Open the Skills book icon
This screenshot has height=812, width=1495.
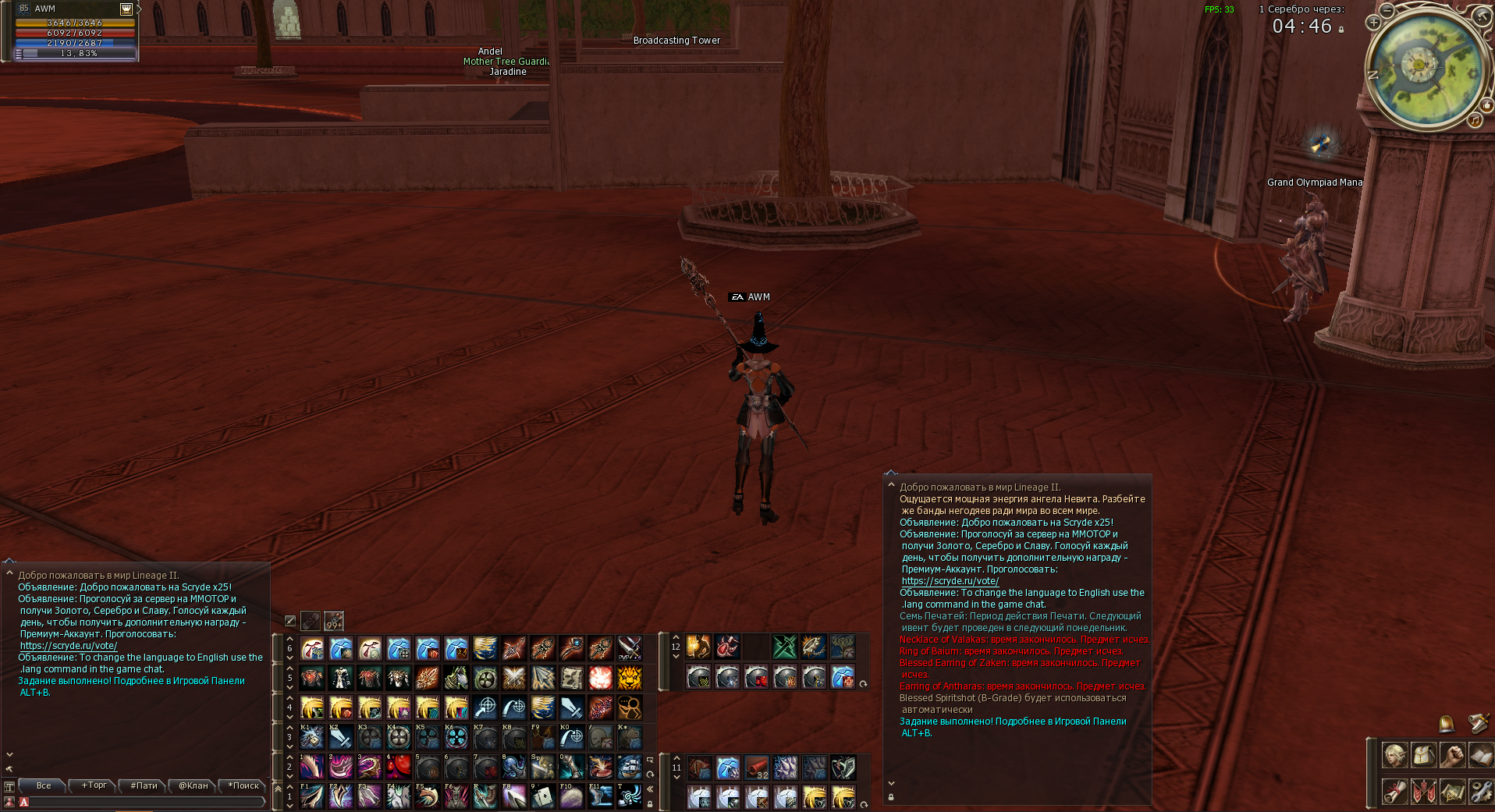click(1483, 754)
